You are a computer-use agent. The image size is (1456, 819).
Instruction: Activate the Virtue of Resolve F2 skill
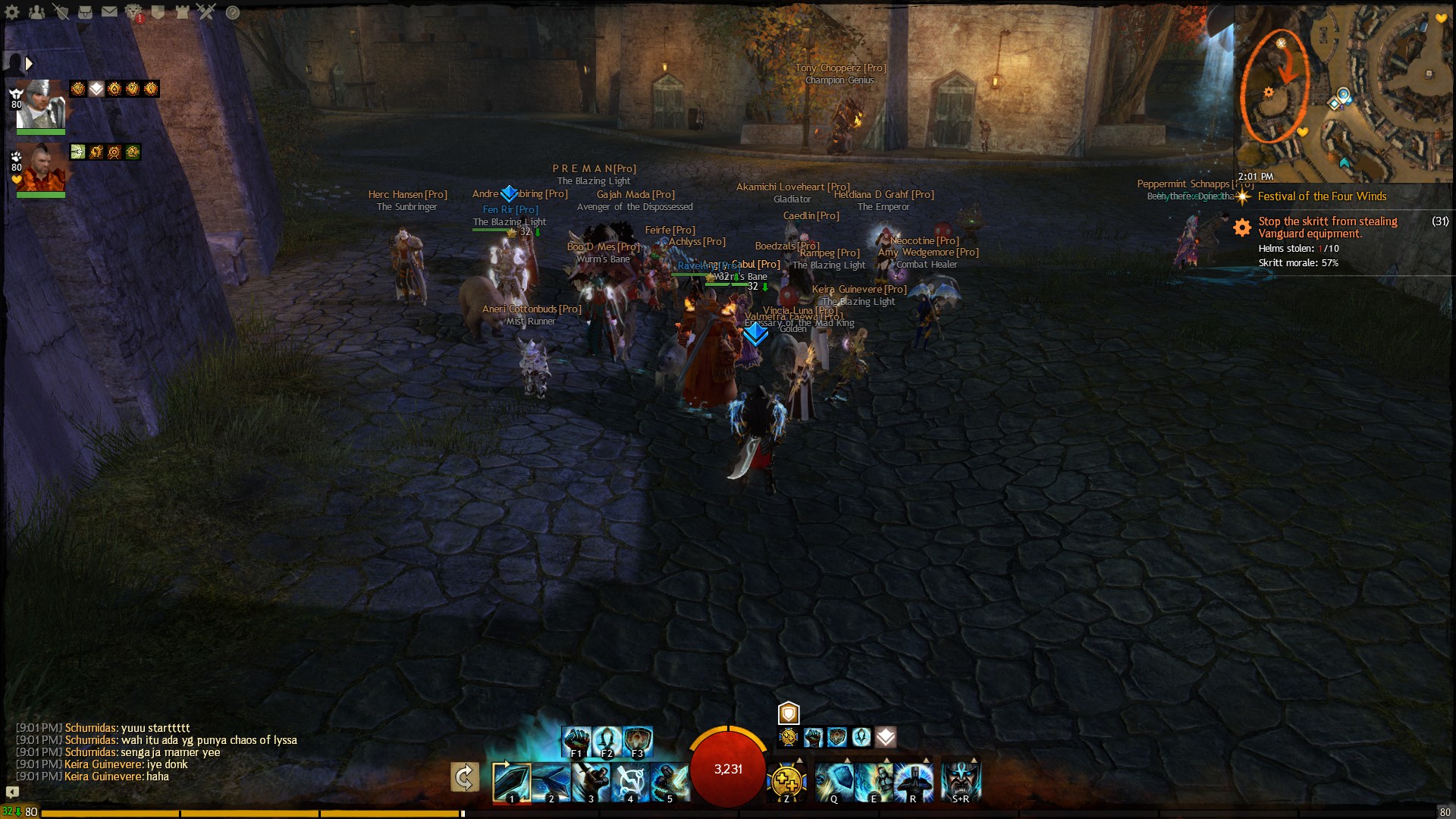pos(607,739)
